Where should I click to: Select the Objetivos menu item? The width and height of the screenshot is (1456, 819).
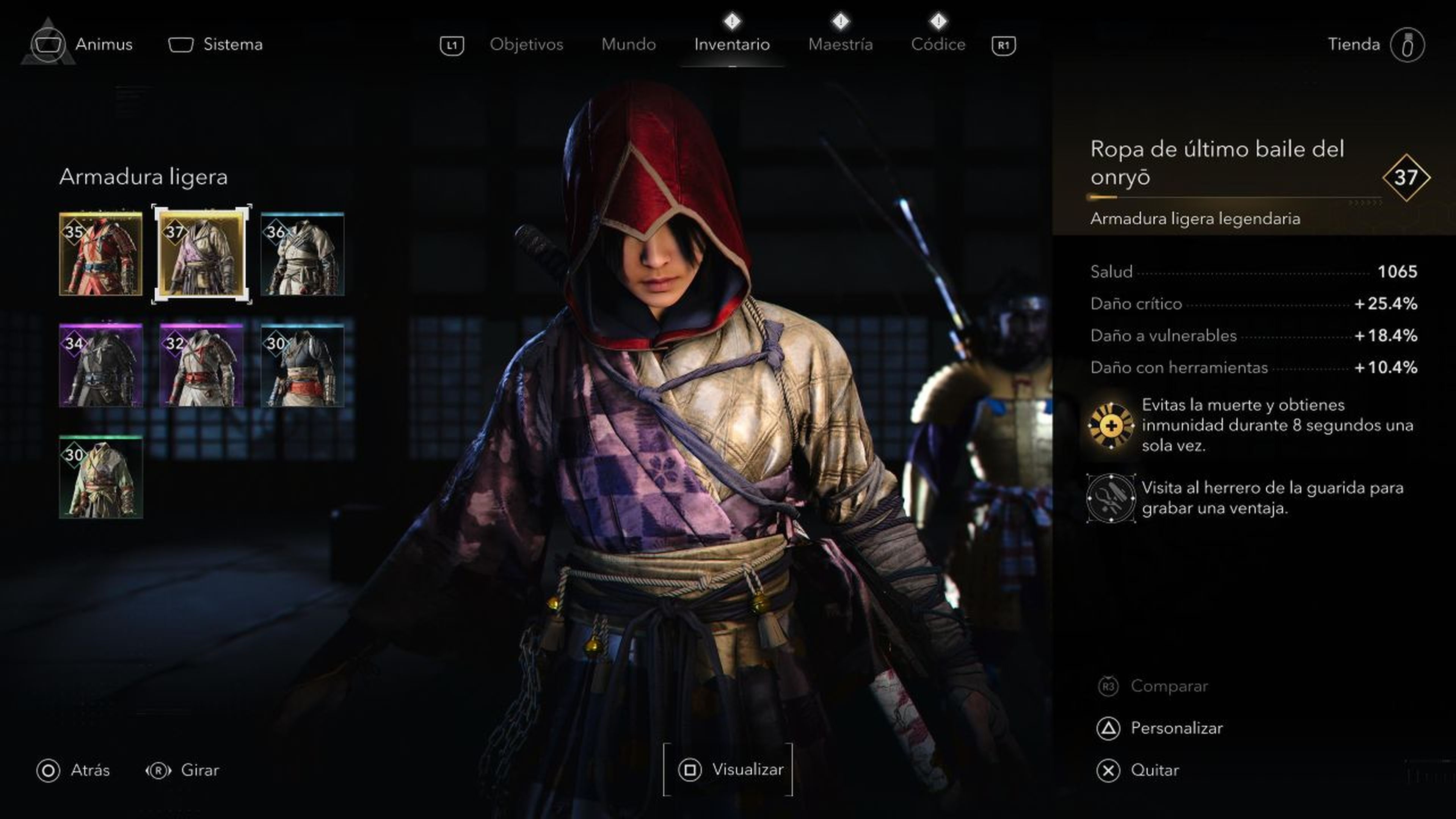(x=526, y=44)
